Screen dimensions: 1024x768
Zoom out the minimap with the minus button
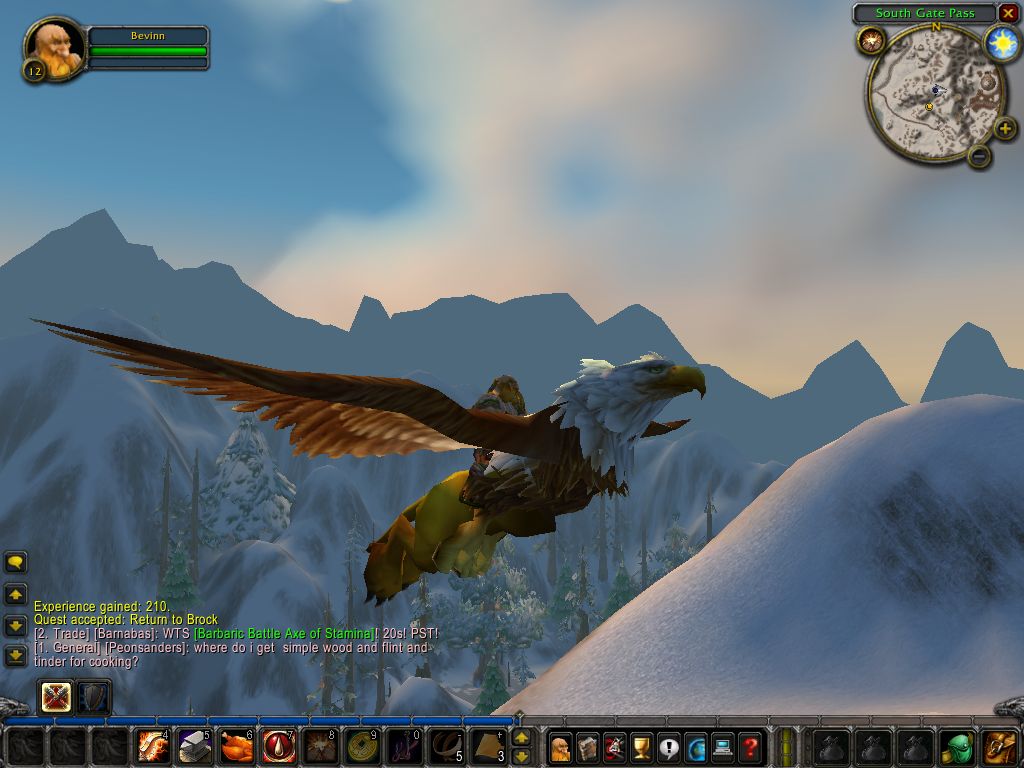tap(979, 155)
